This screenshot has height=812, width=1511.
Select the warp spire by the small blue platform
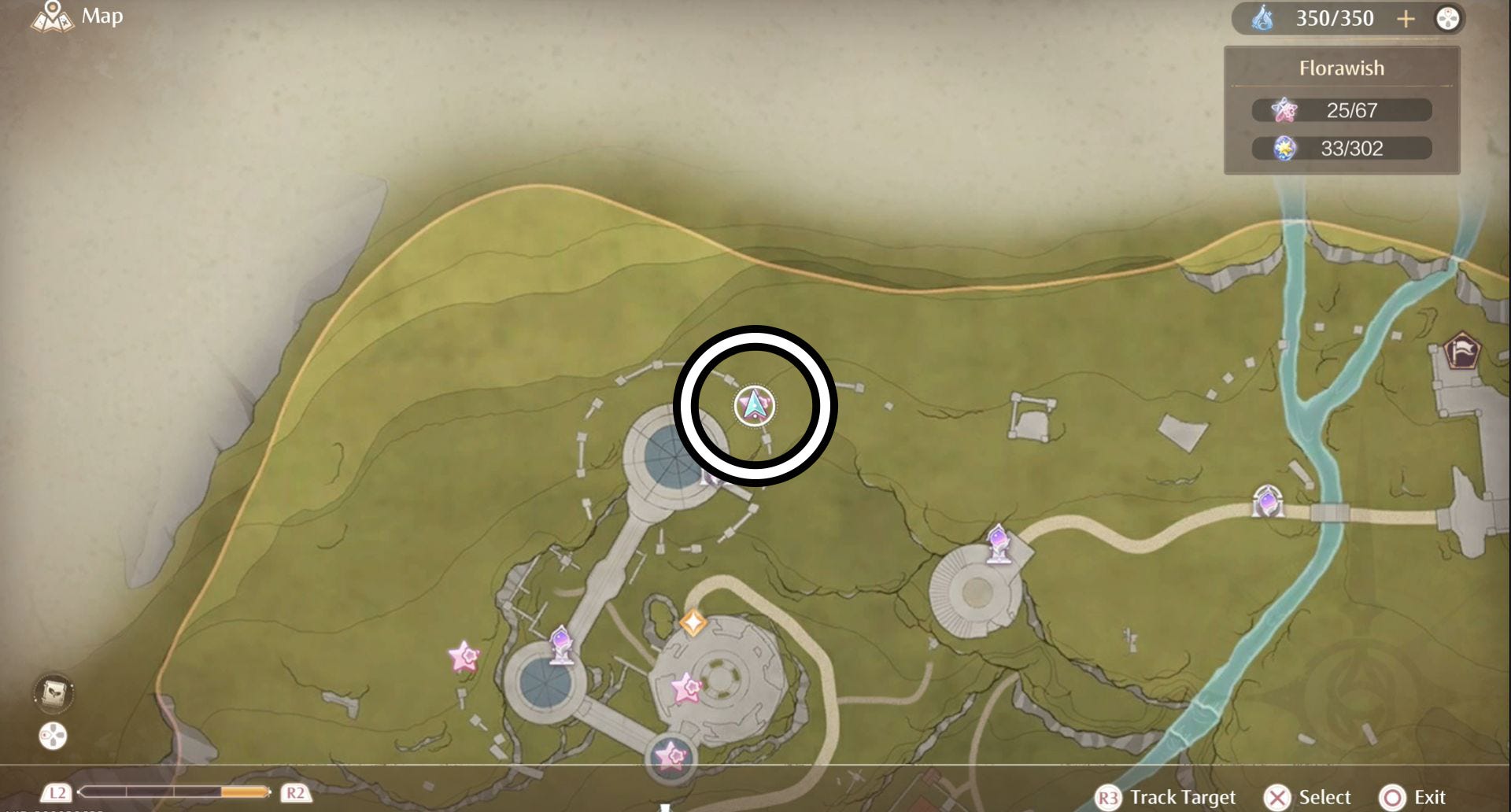[x=561, y=644]
